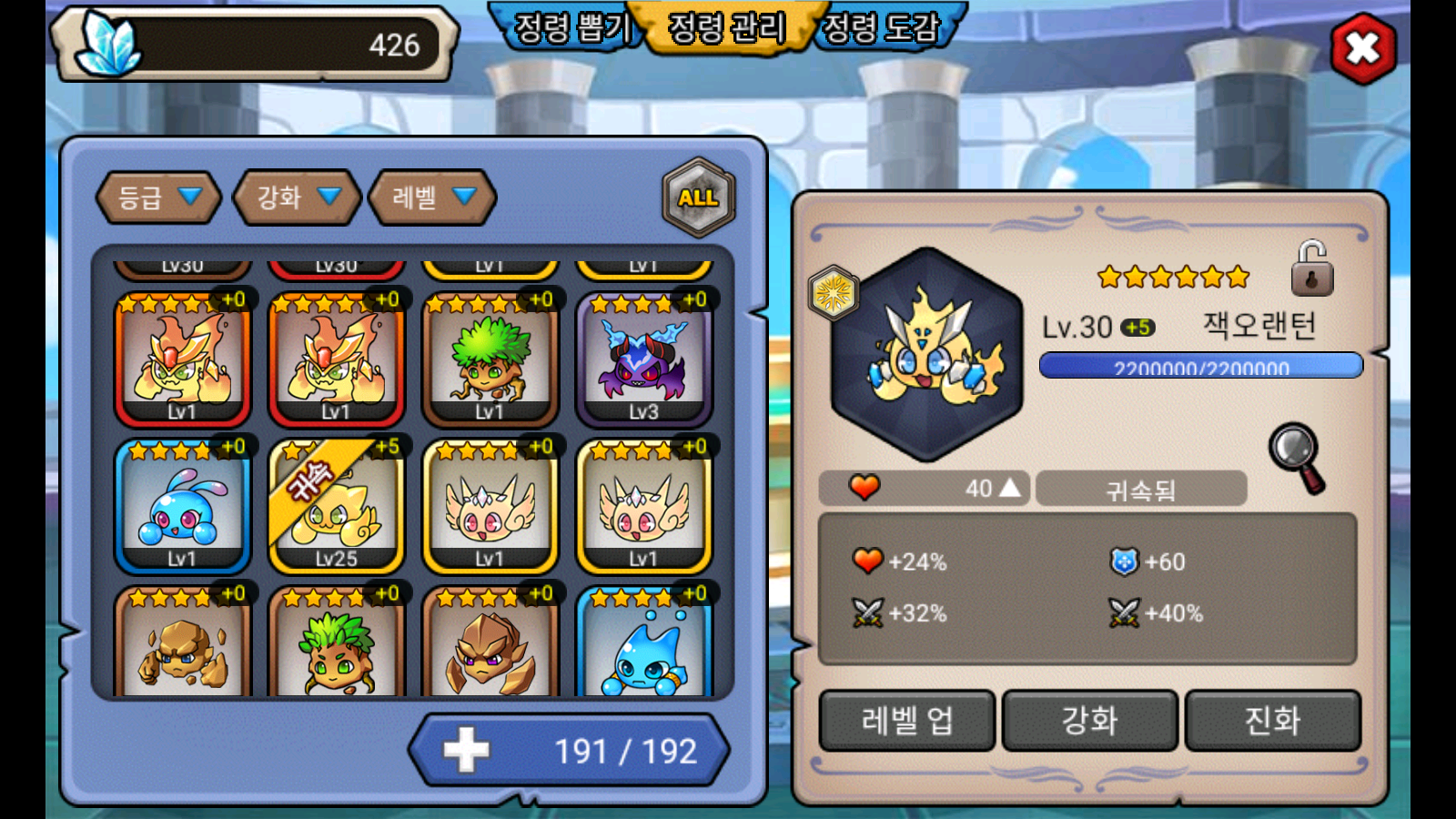Tap the 진화 evolve button
1456x819 pixels.
coord(1272,721)
